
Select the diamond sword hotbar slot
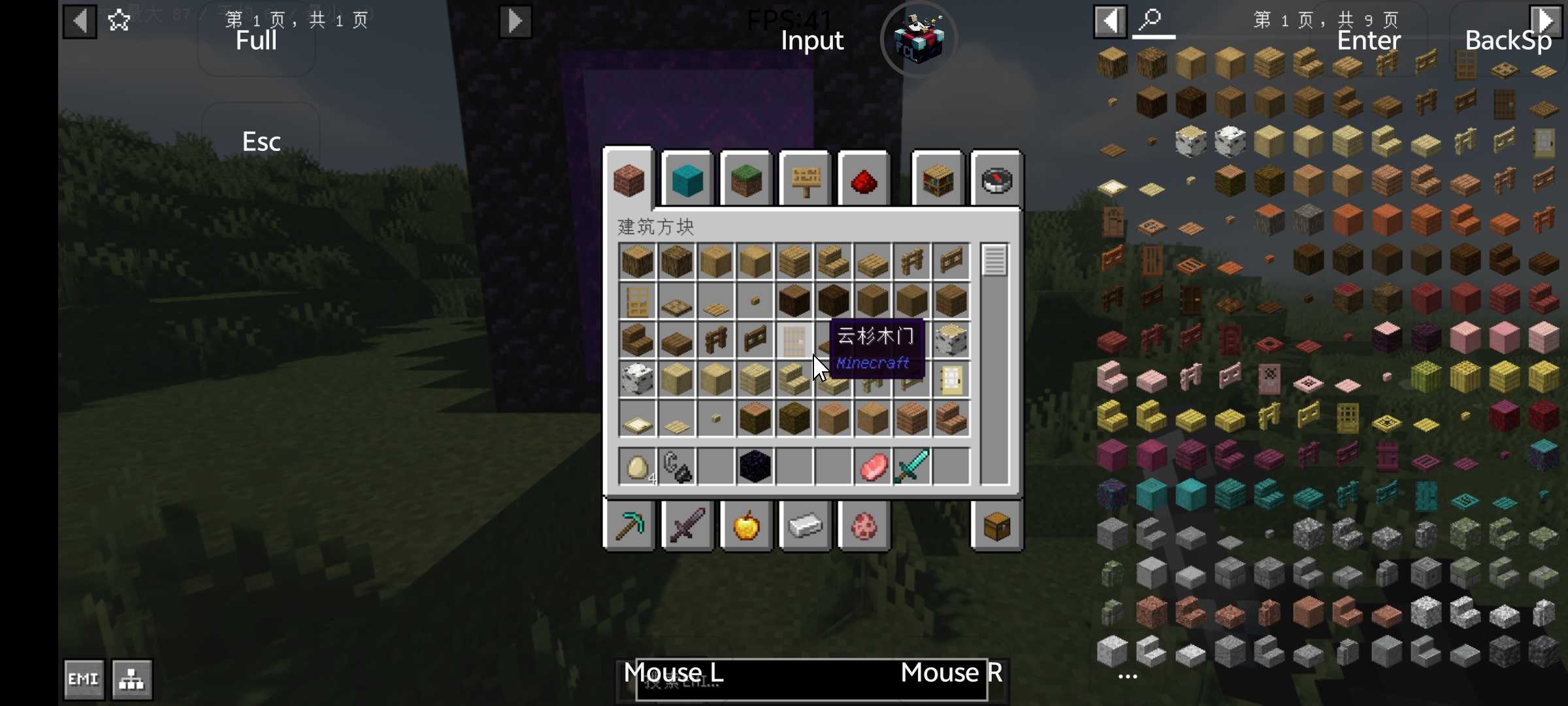911,467
